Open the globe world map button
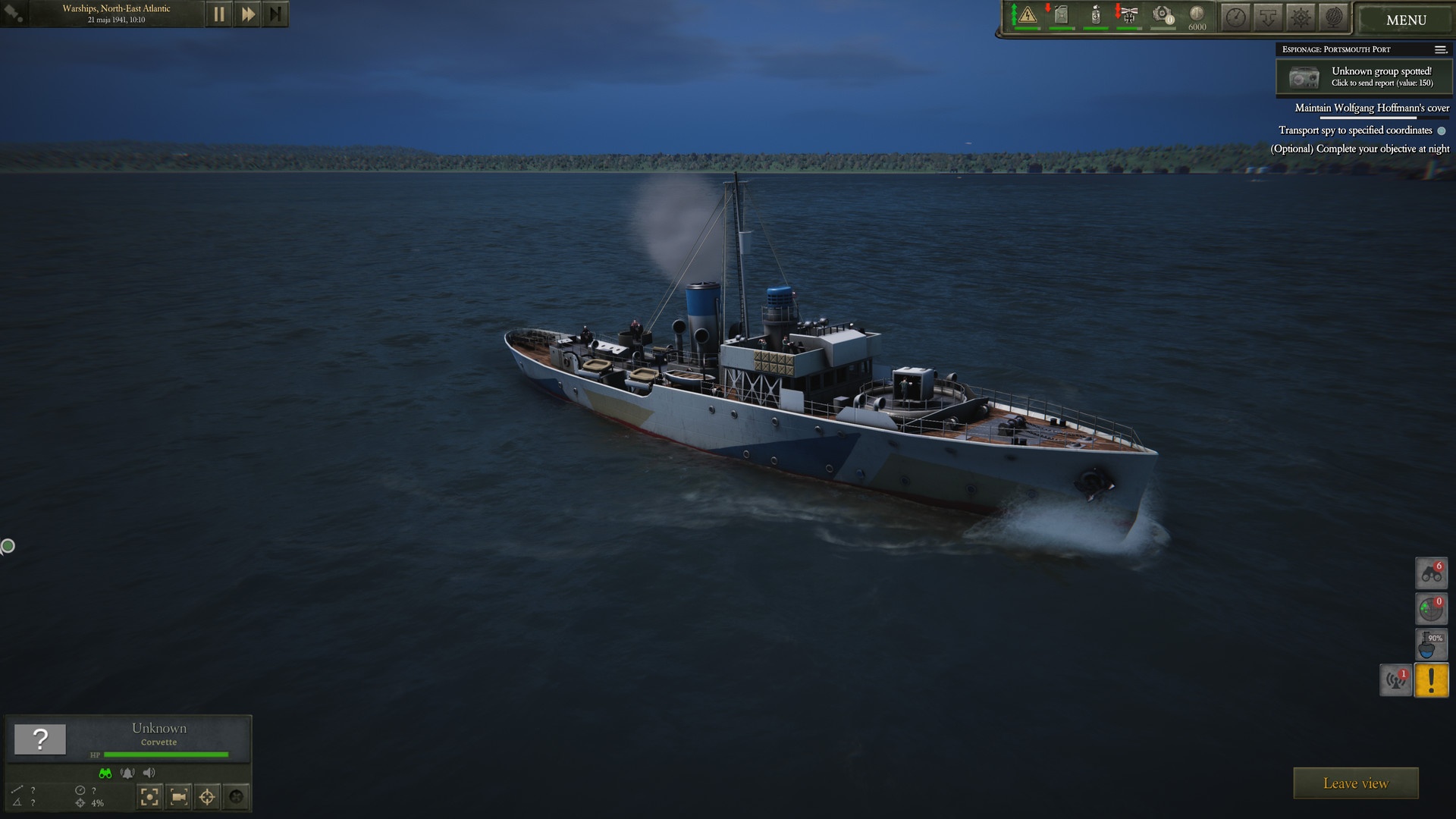Screen dimensions: 1456x819 point(1334,17)
